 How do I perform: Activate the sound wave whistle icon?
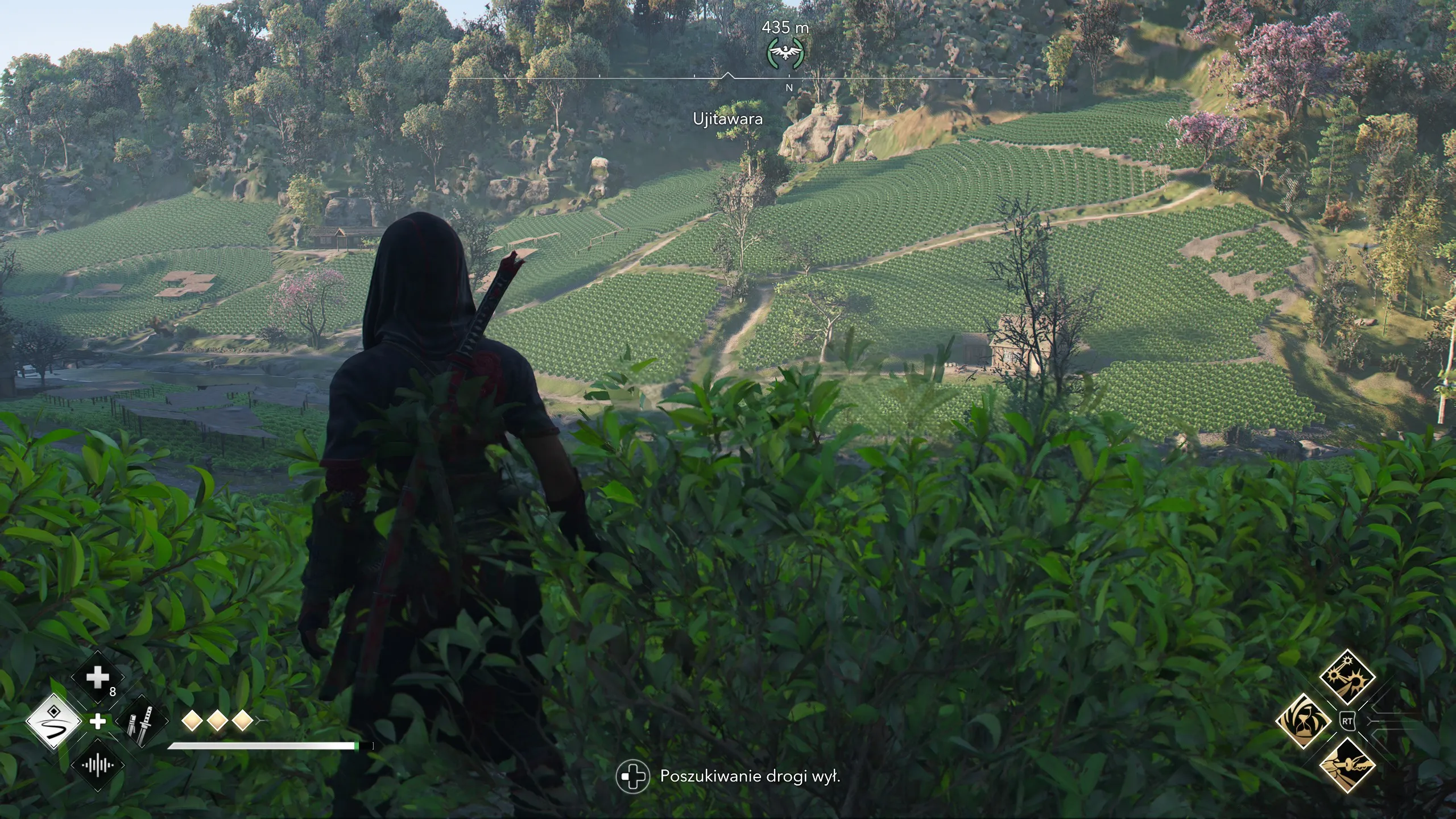(97, 766)
